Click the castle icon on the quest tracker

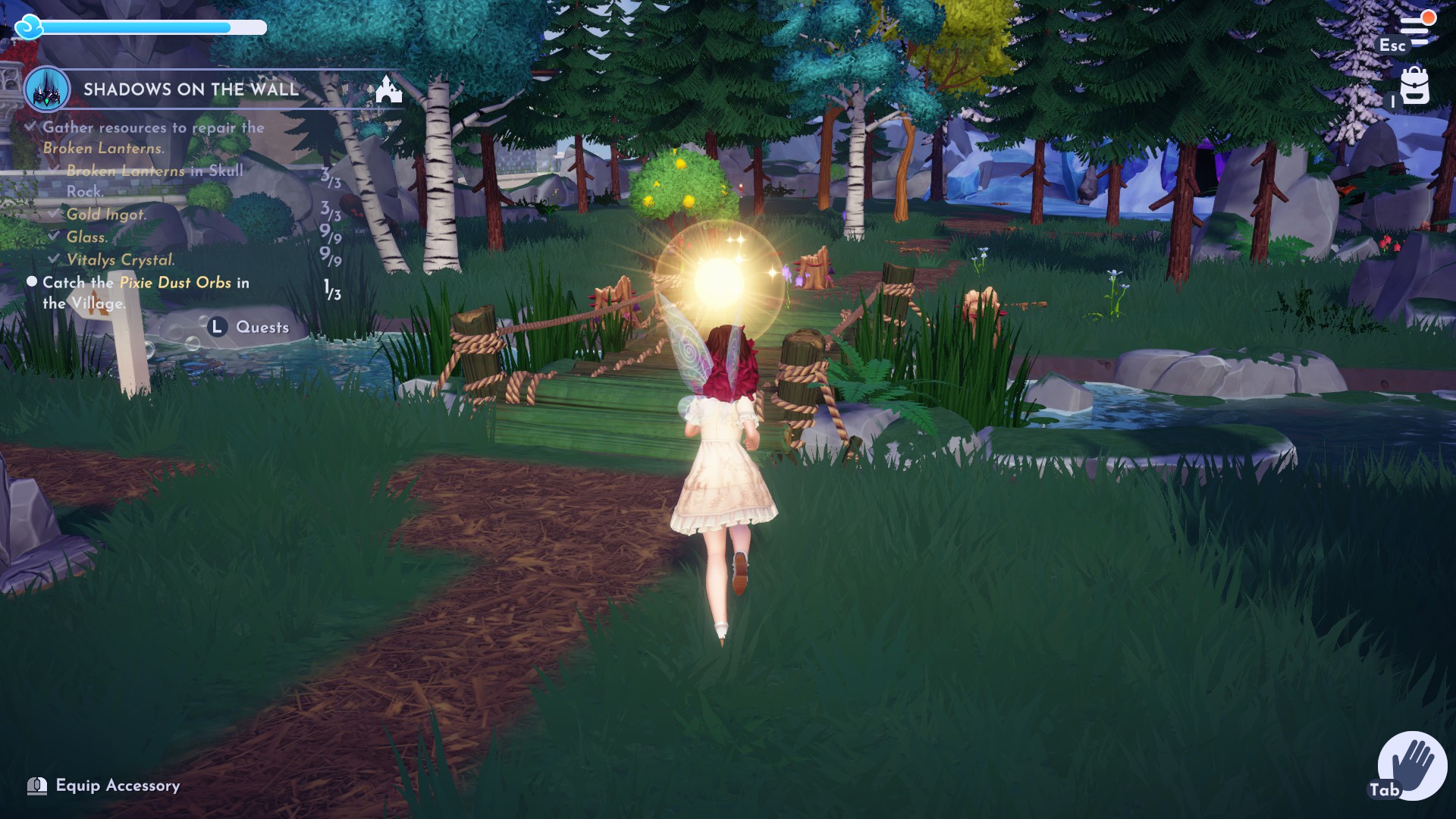coord(388,89)
